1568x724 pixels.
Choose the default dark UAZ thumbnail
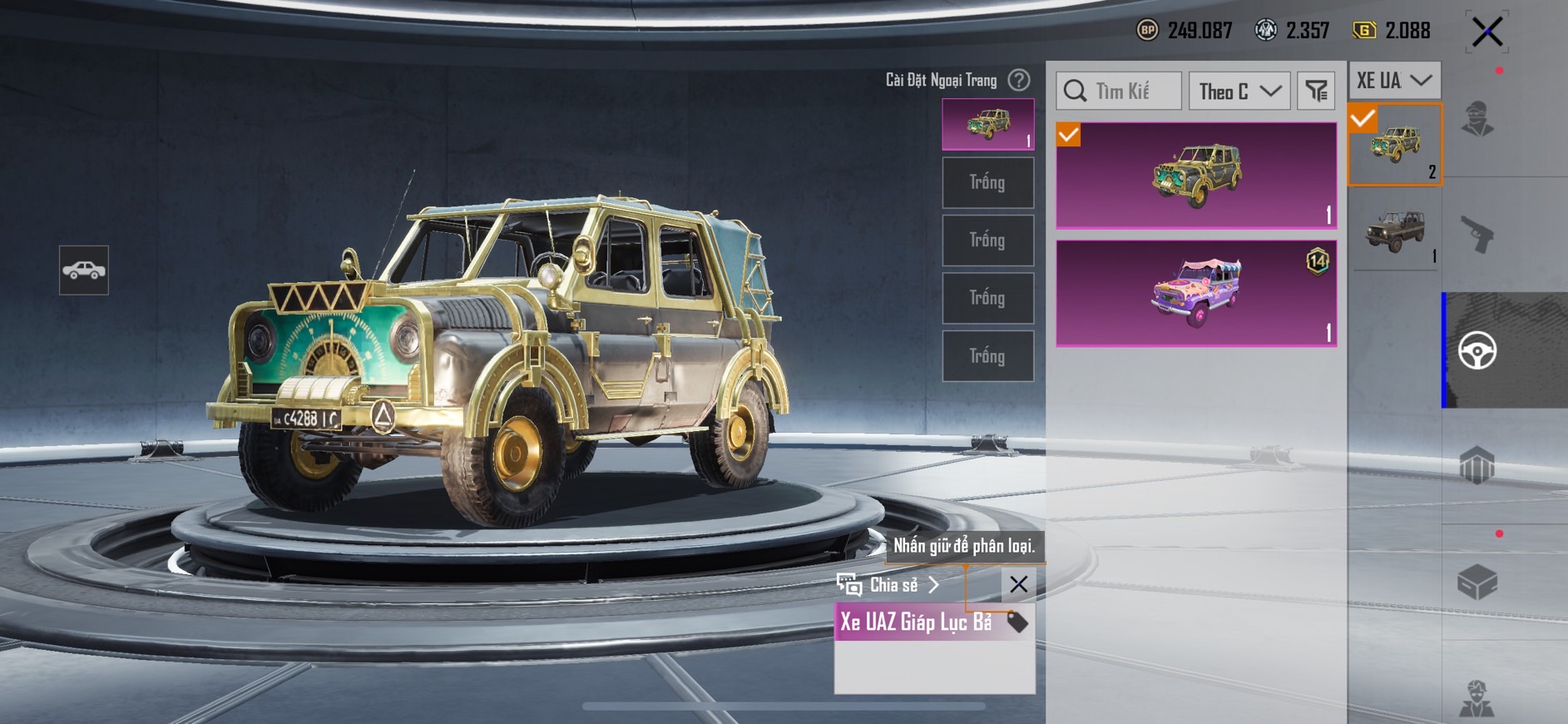(1395, 231)
